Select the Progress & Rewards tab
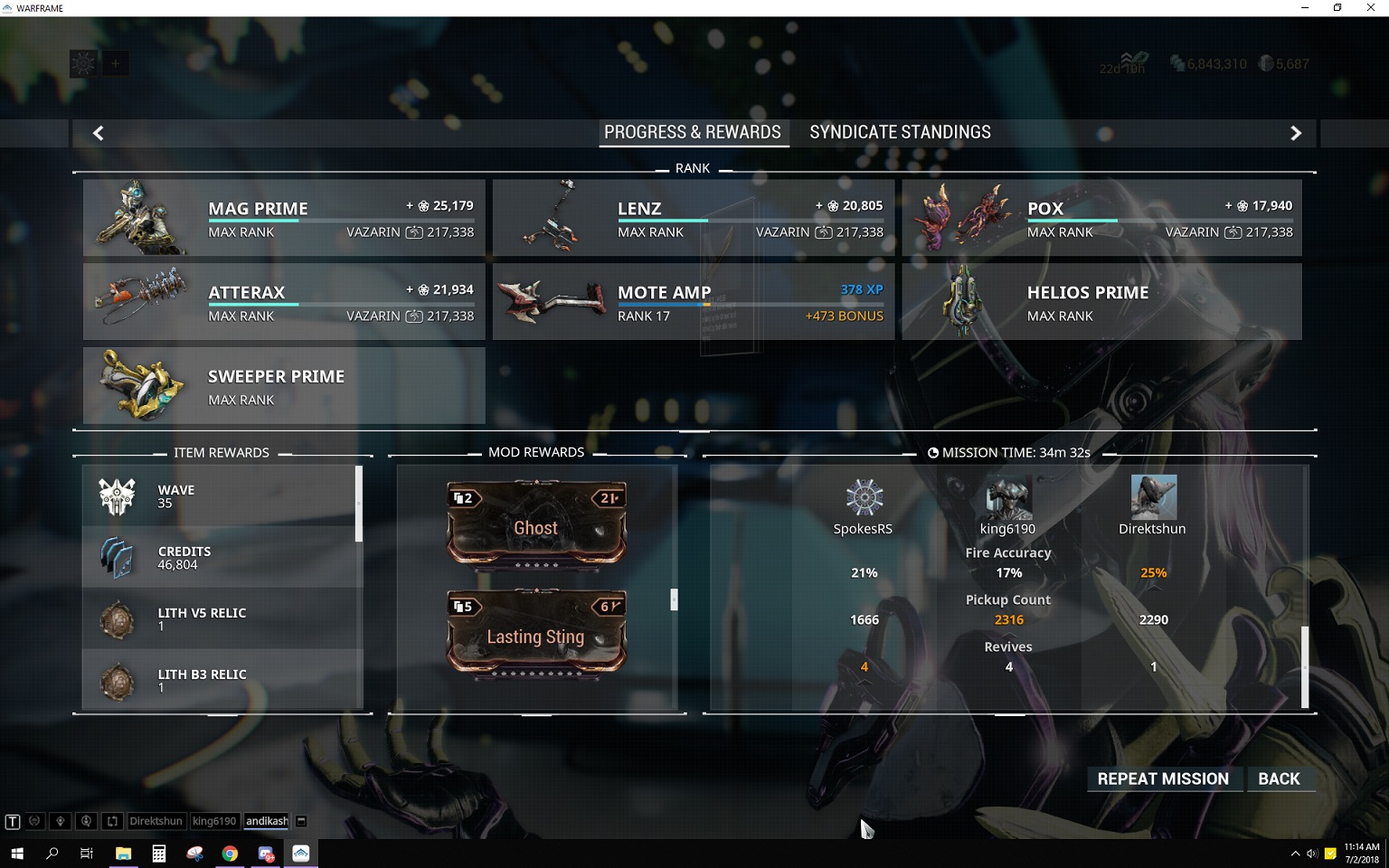1389x868 pixels. click(692, 132)
